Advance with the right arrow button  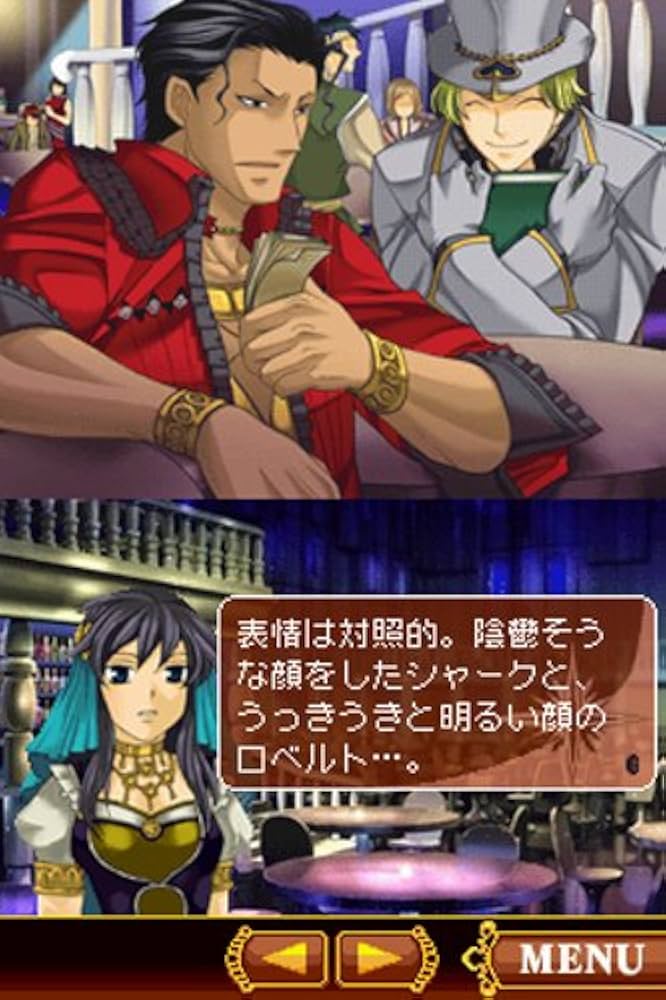tap(385, 959)
